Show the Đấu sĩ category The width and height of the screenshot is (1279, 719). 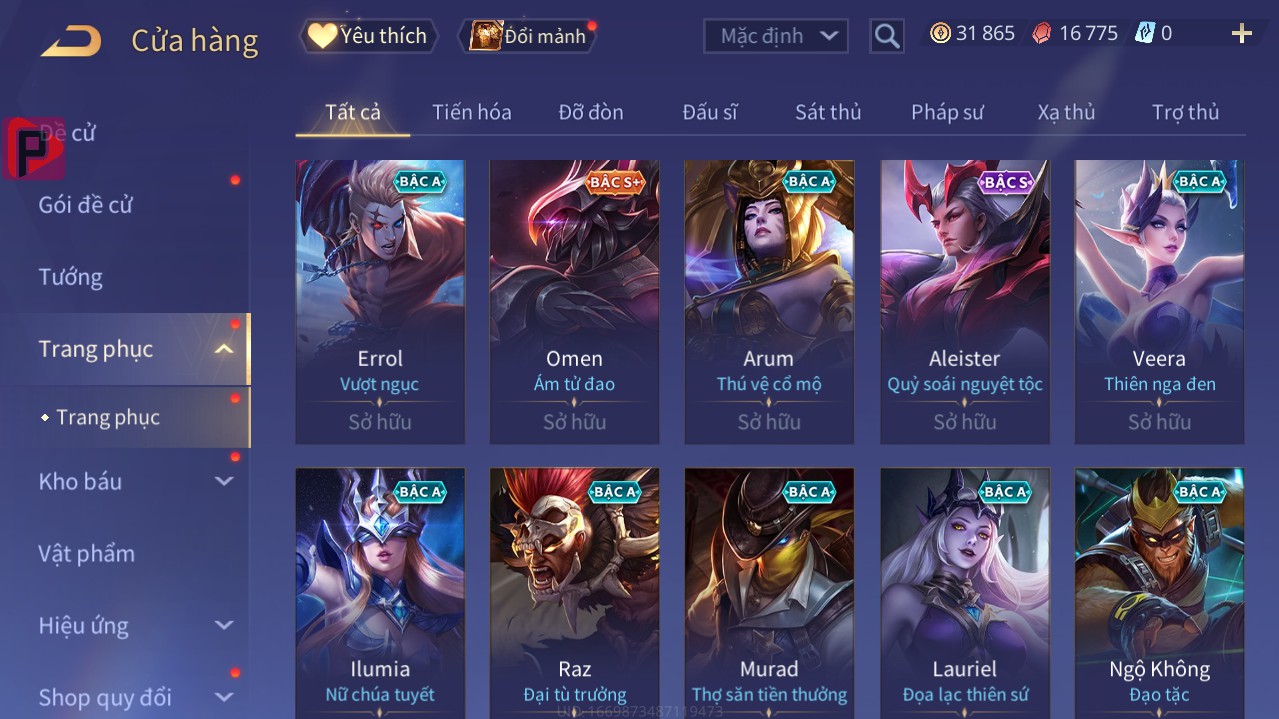click(709, 112)
